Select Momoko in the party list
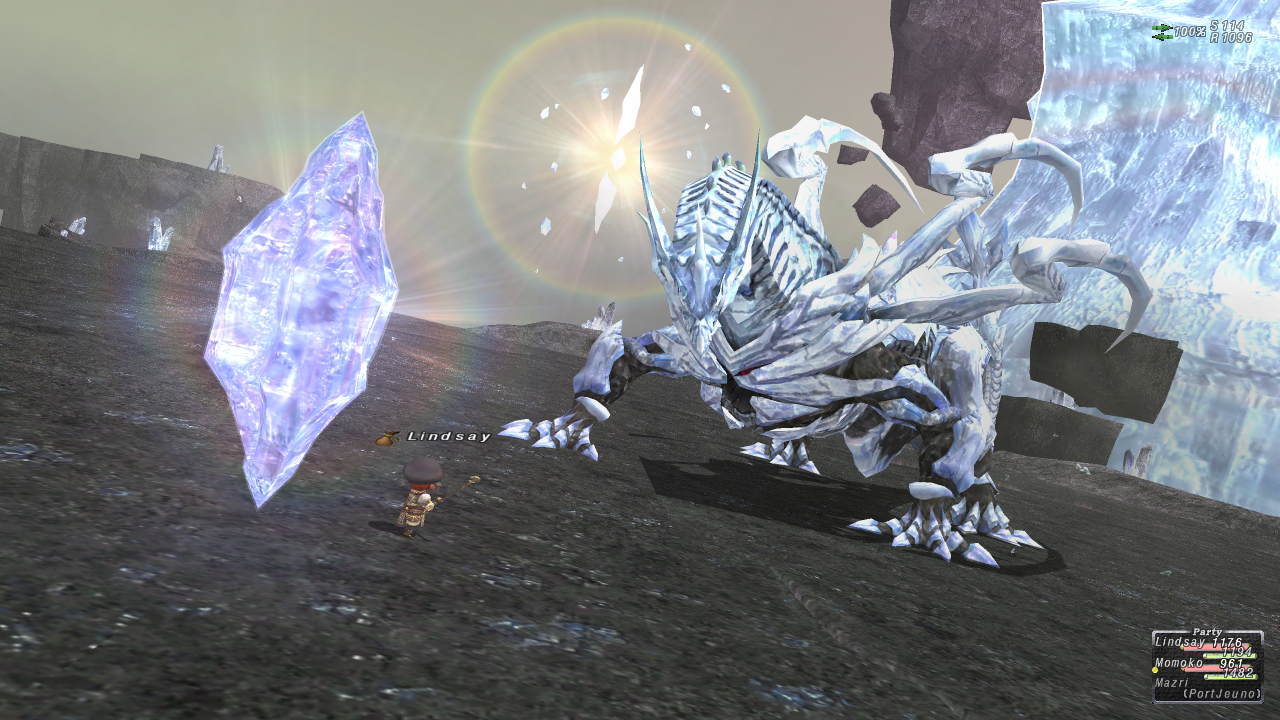1280x720 pixels. pos(1181,663)
